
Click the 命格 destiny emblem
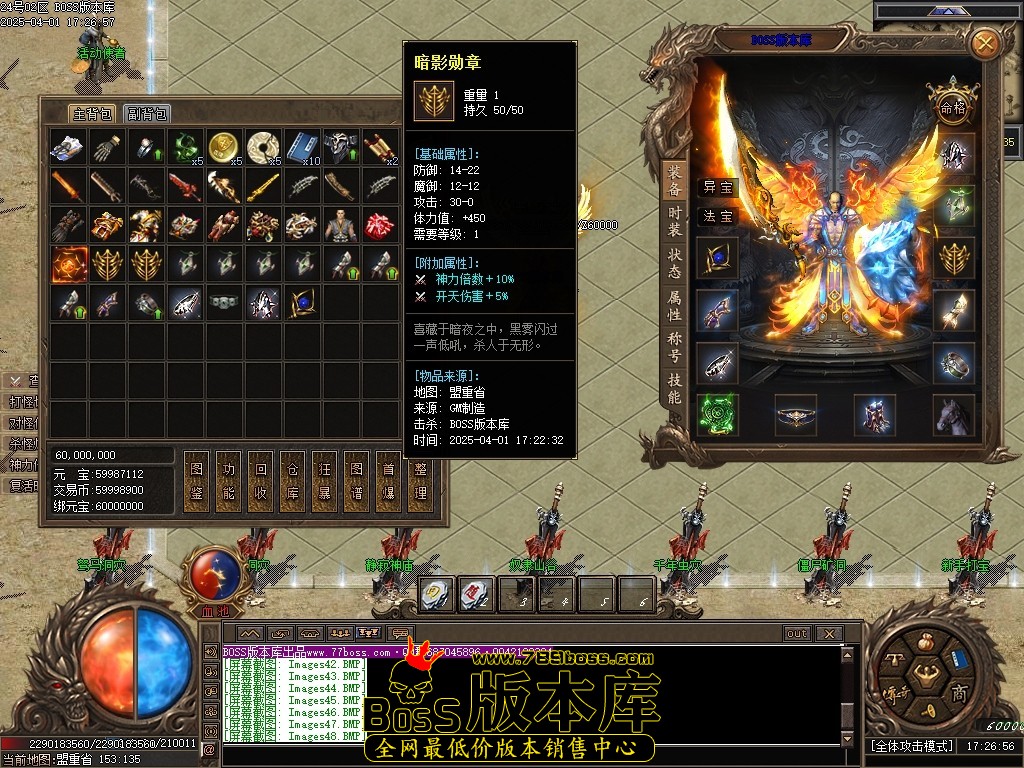(951, 106)
